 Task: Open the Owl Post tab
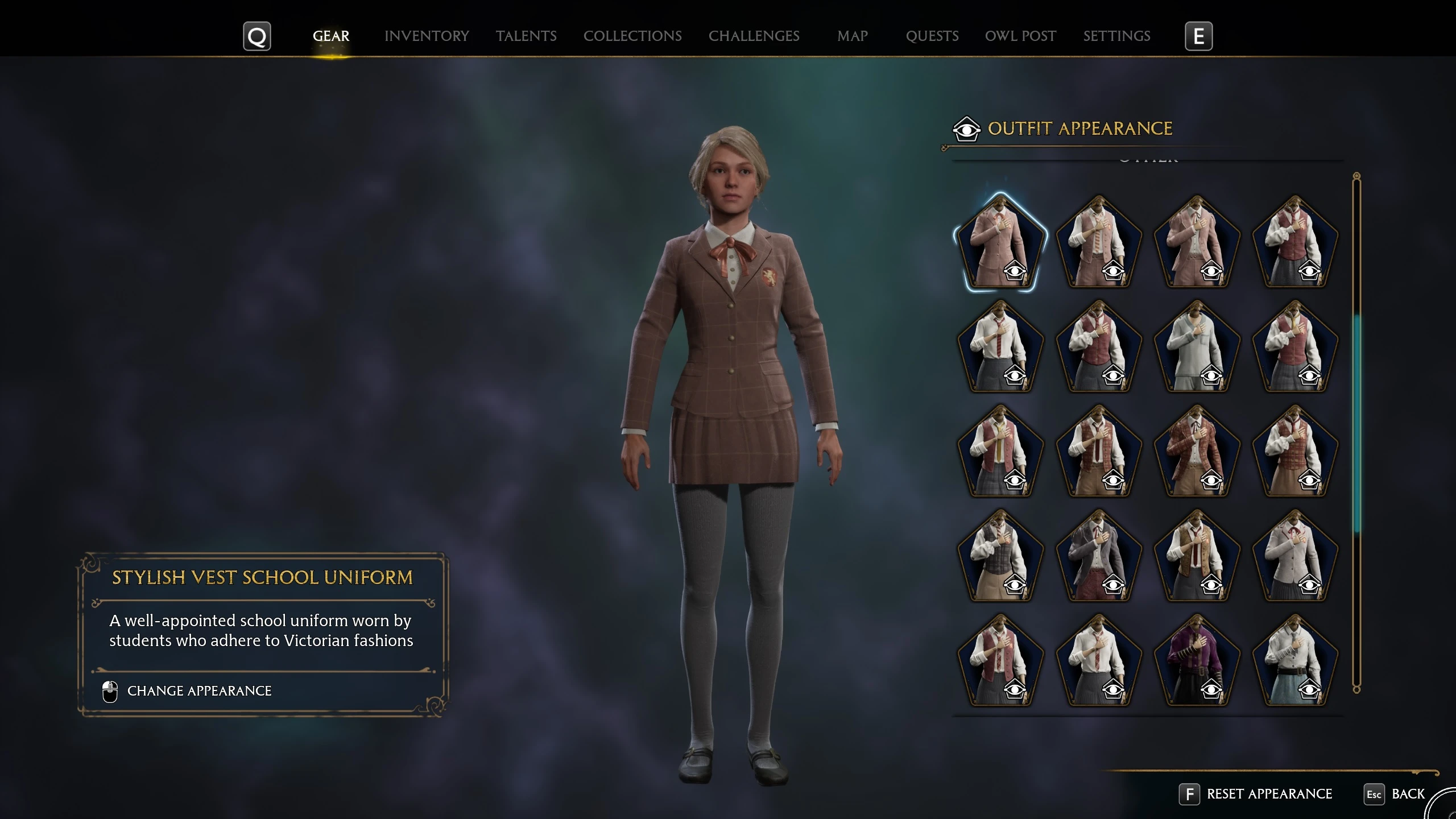[1020, 36]
